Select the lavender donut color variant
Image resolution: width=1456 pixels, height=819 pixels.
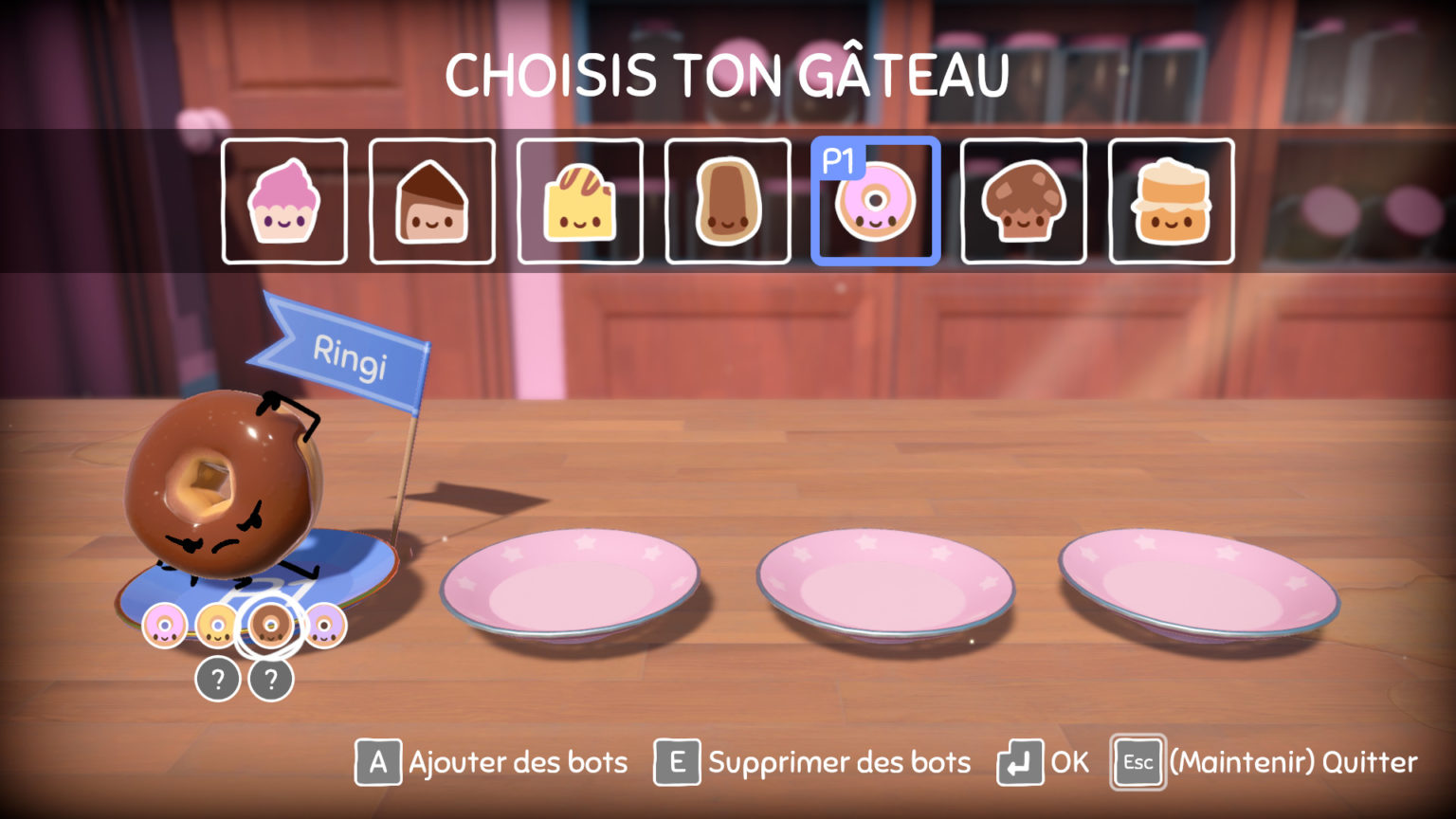pyautogui.click(x=326, y=626)
